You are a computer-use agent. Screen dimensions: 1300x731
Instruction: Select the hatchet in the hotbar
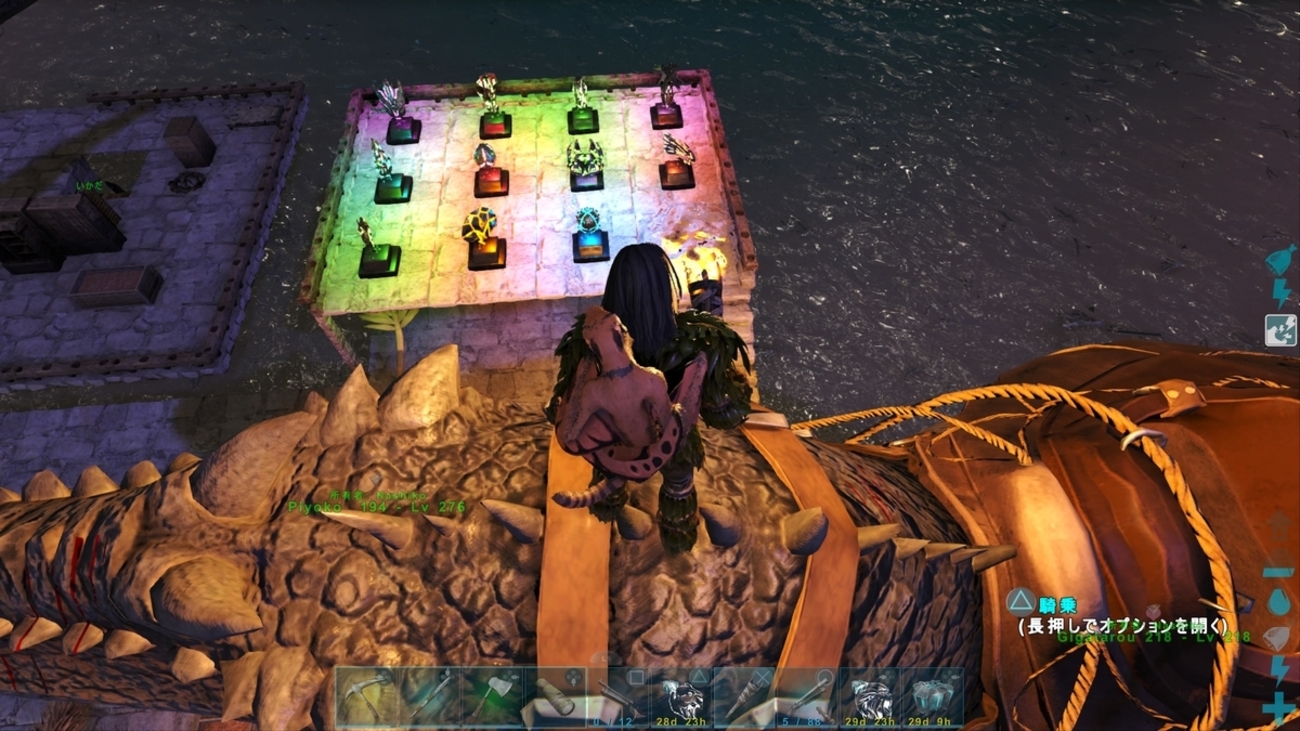[x=492, y=697]
